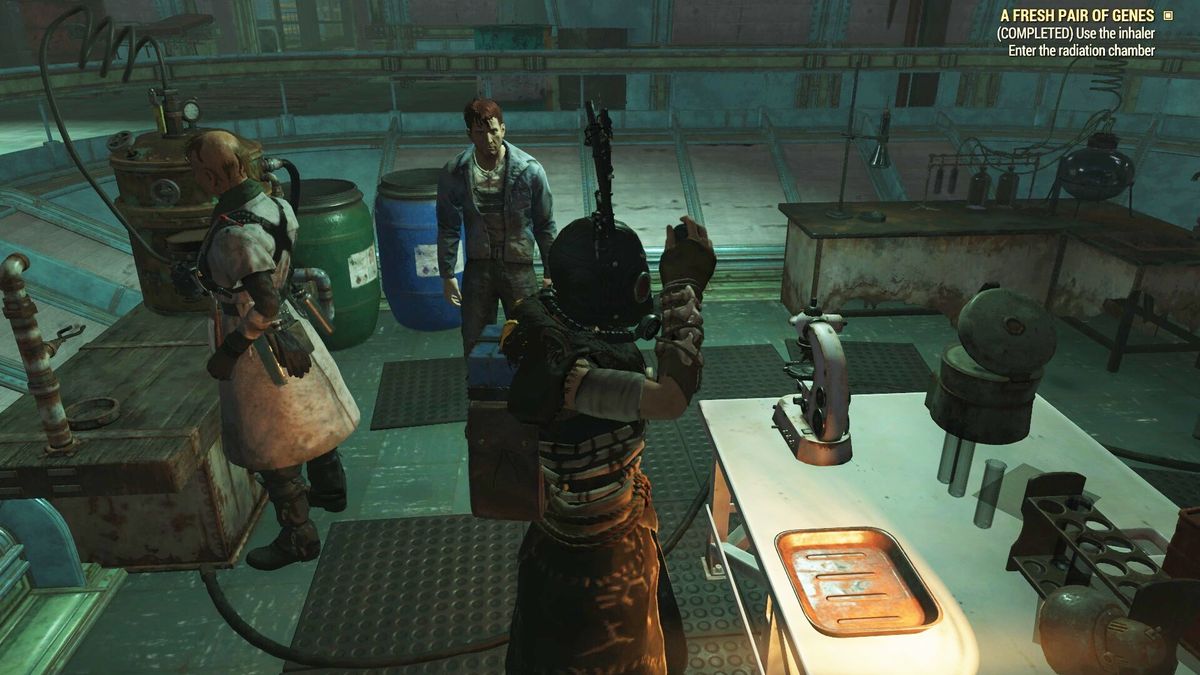Click the completed Use the inhaler objective
The image size is (1200, 675).
coord(1075,34)
